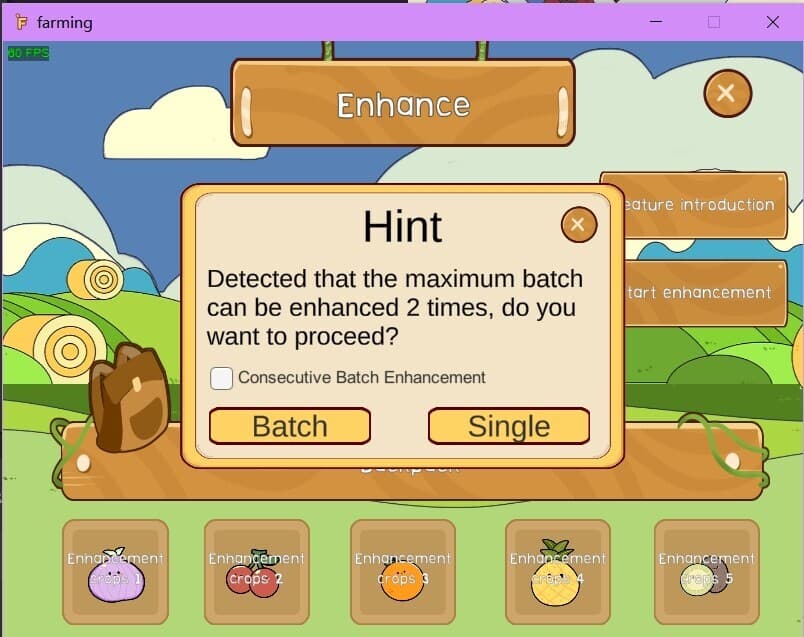Close the farming window

point(772,21)
